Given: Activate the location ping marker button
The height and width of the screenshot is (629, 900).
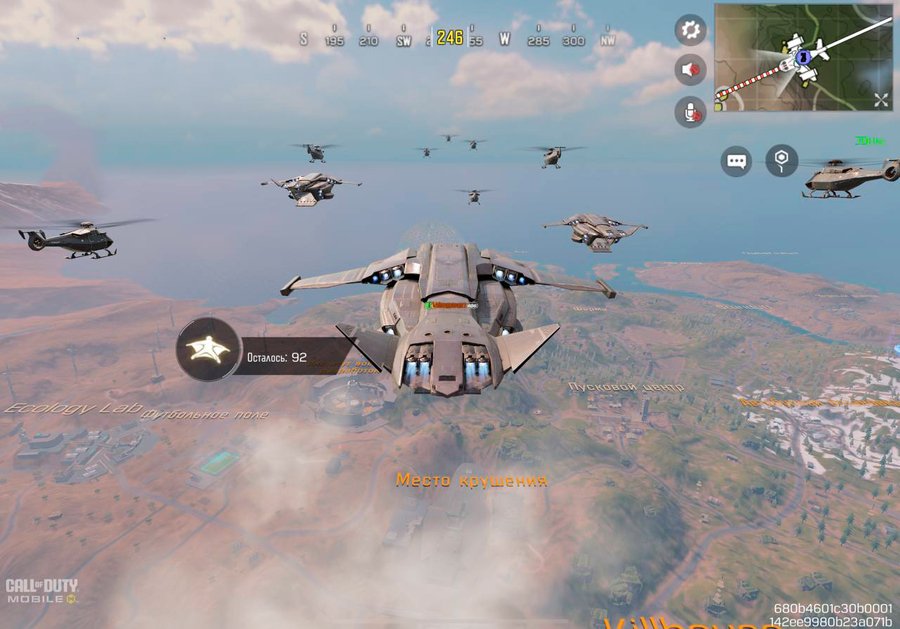Looking at the screenshot, I should [781, 160].
